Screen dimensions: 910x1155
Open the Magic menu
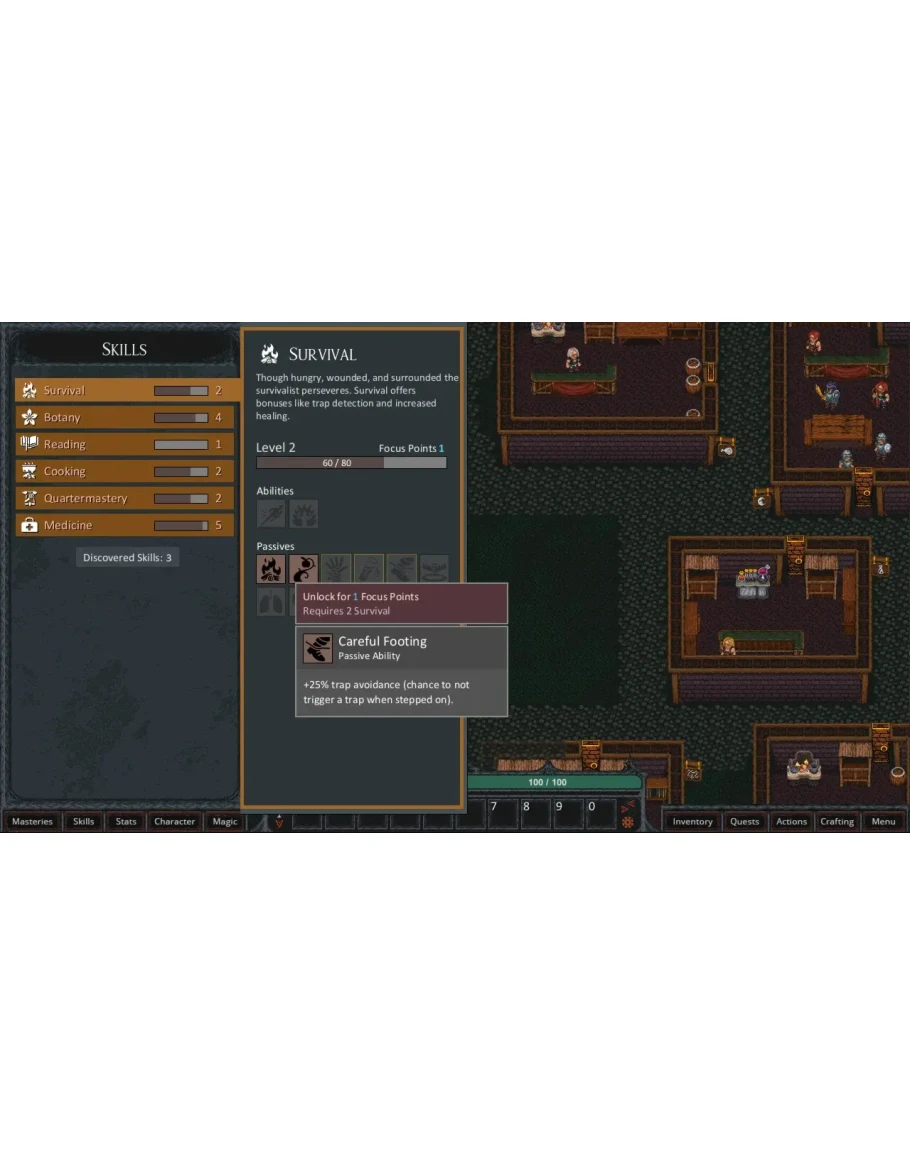(x=225, y=822)
